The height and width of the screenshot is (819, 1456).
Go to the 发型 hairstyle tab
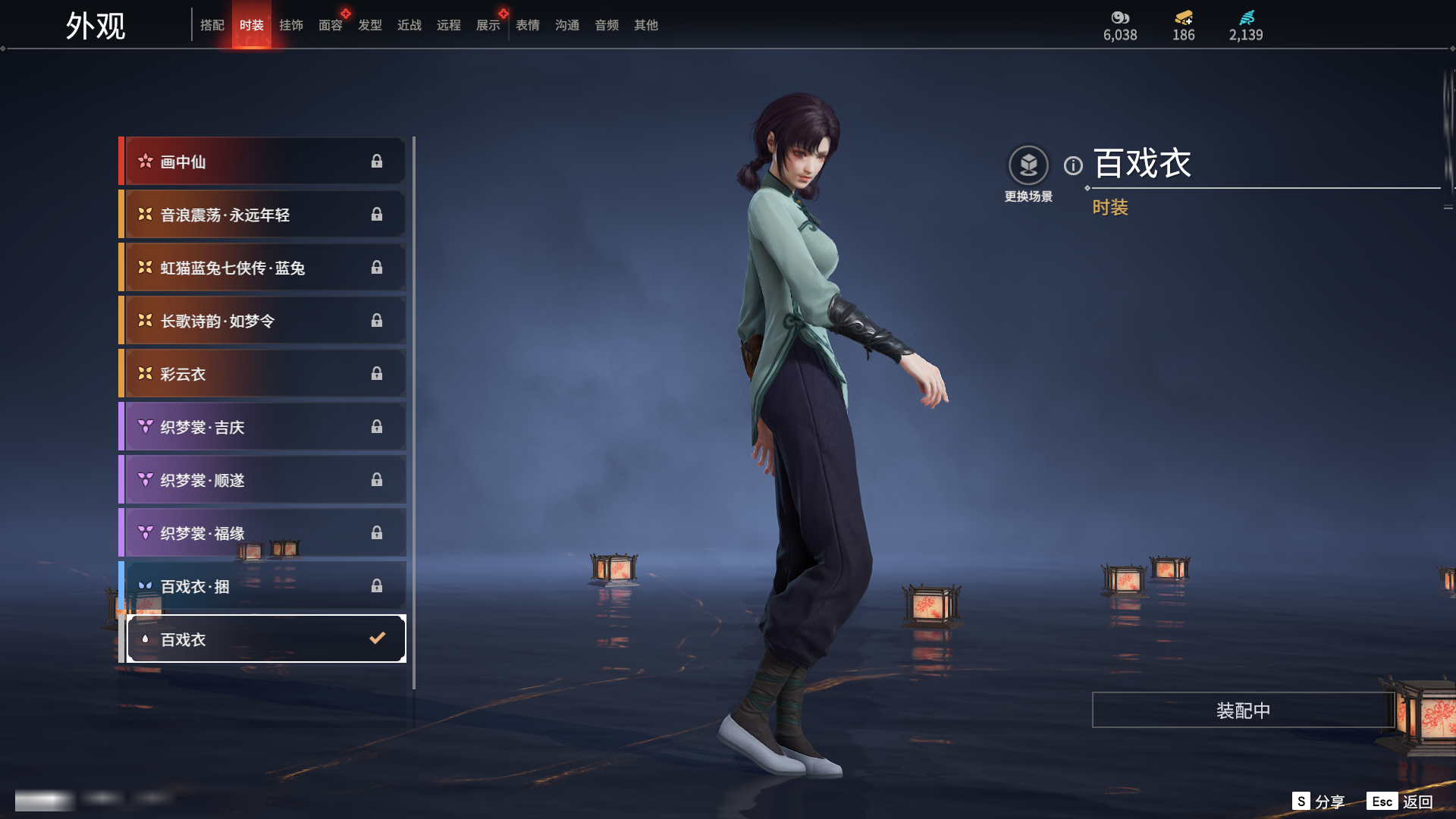pos(370,25)
